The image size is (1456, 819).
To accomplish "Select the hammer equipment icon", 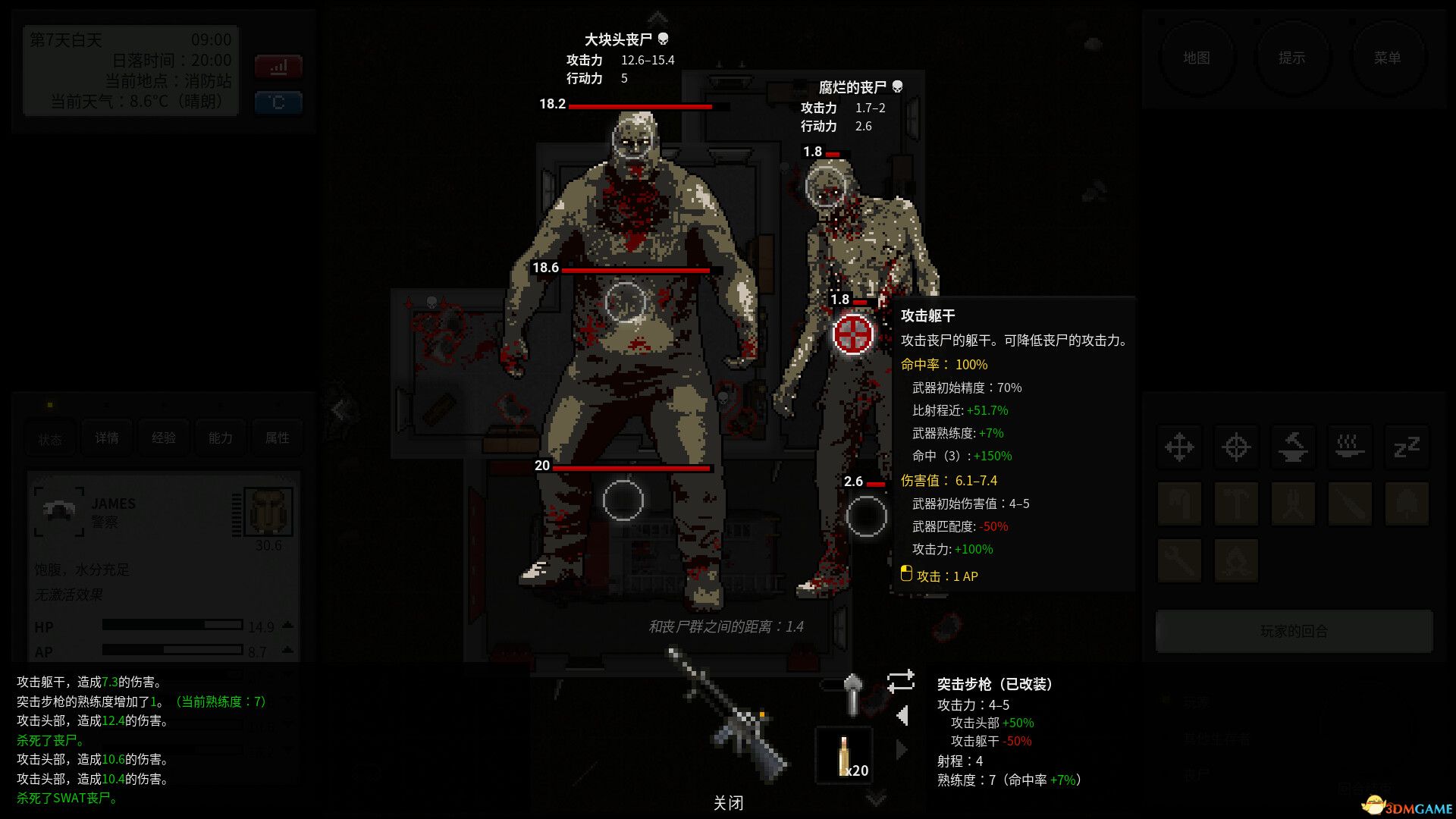I will pos(1237,504).
